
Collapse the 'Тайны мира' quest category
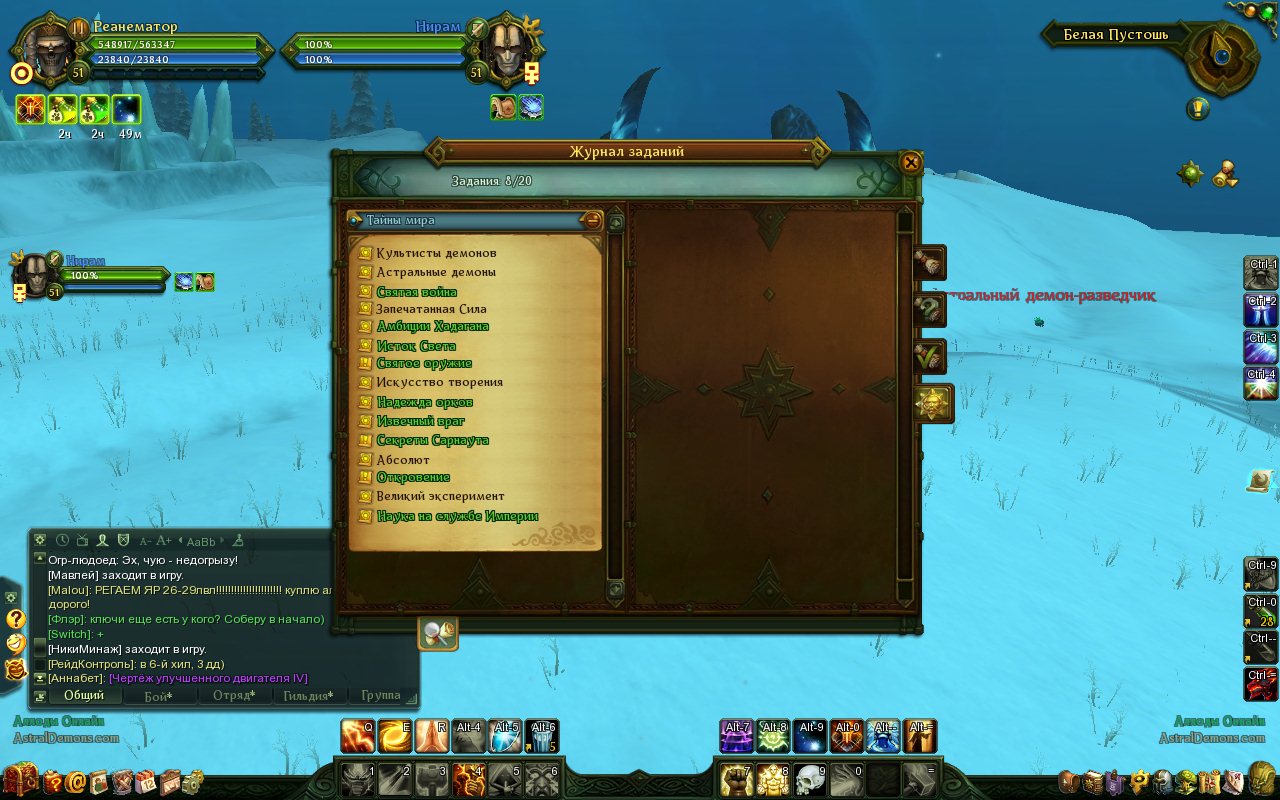point(593,220)
